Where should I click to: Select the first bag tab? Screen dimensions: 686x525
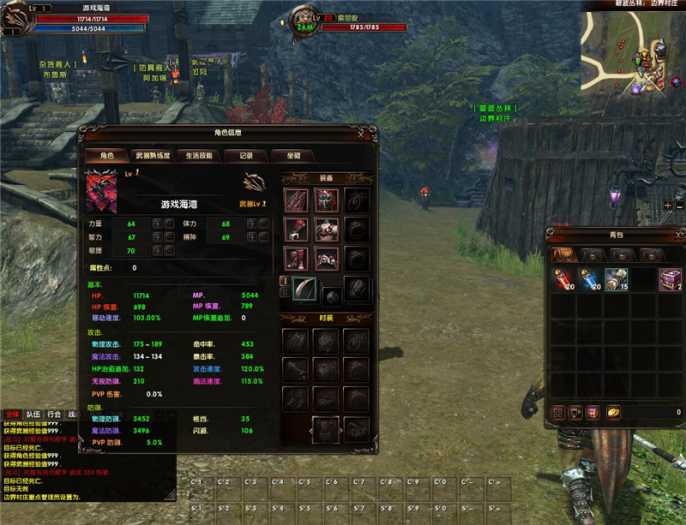click(x=565, y=255)
